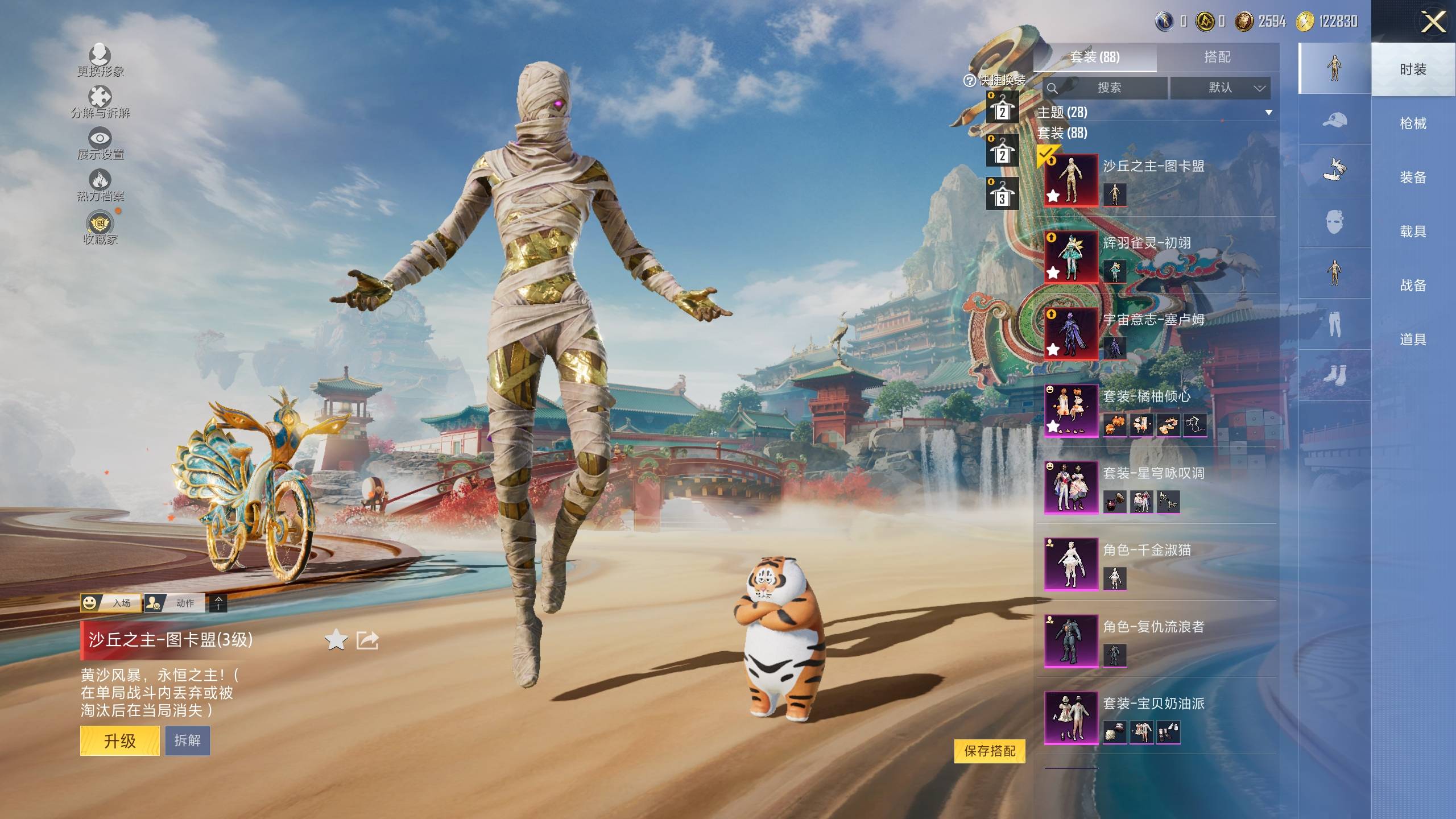This screenshot has width=1456, height=819.
Task: Switch to the 搭配 tab
Action: click(1217, 57)
